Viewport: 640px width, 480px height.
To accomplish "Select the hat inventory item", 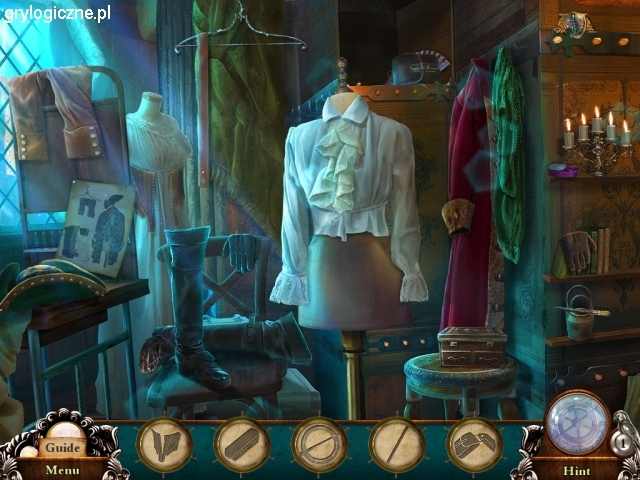I will click(x=474, y=443).
